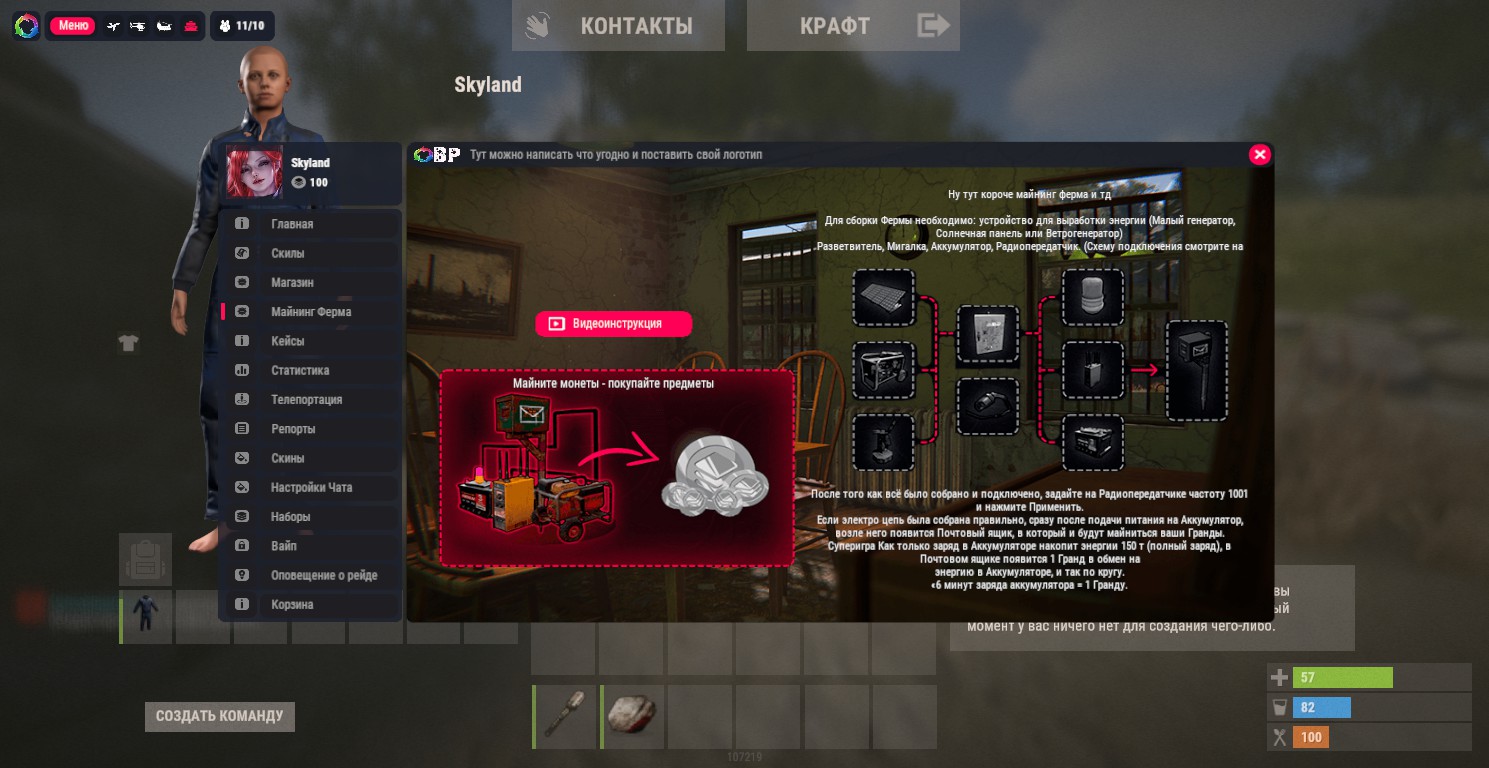Select the Наборы kits entry

(310, 517)
